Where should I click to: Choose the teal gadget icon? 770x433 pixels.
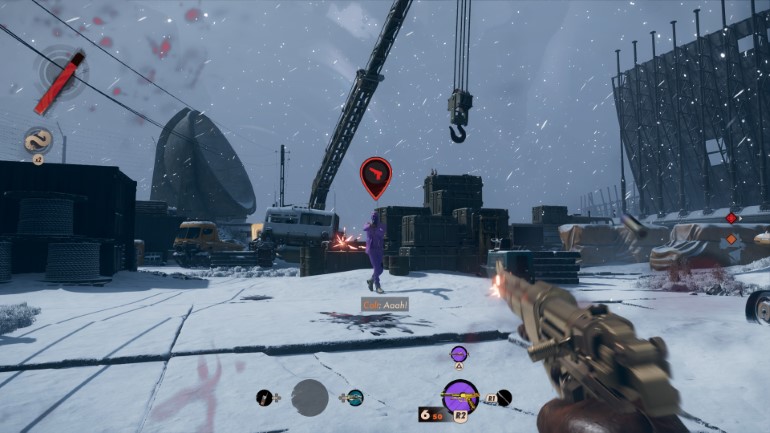[355, 397]
